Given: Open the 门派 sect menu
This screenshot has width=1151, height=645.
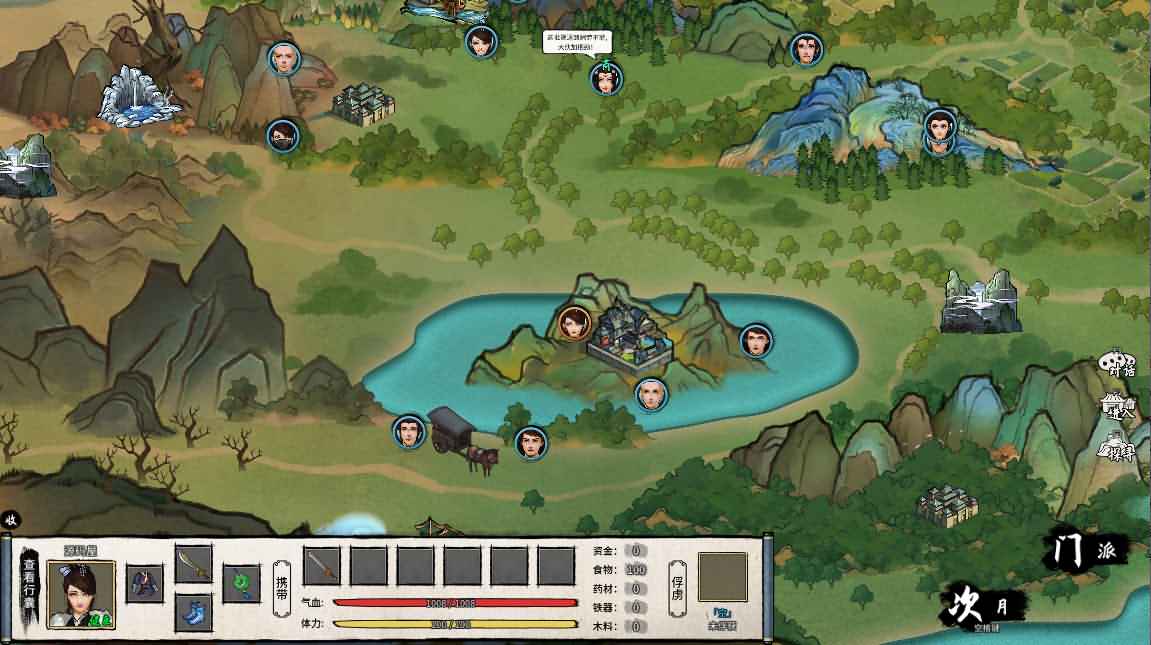Looking at the screenshot, I should (x=1085, y=549).
